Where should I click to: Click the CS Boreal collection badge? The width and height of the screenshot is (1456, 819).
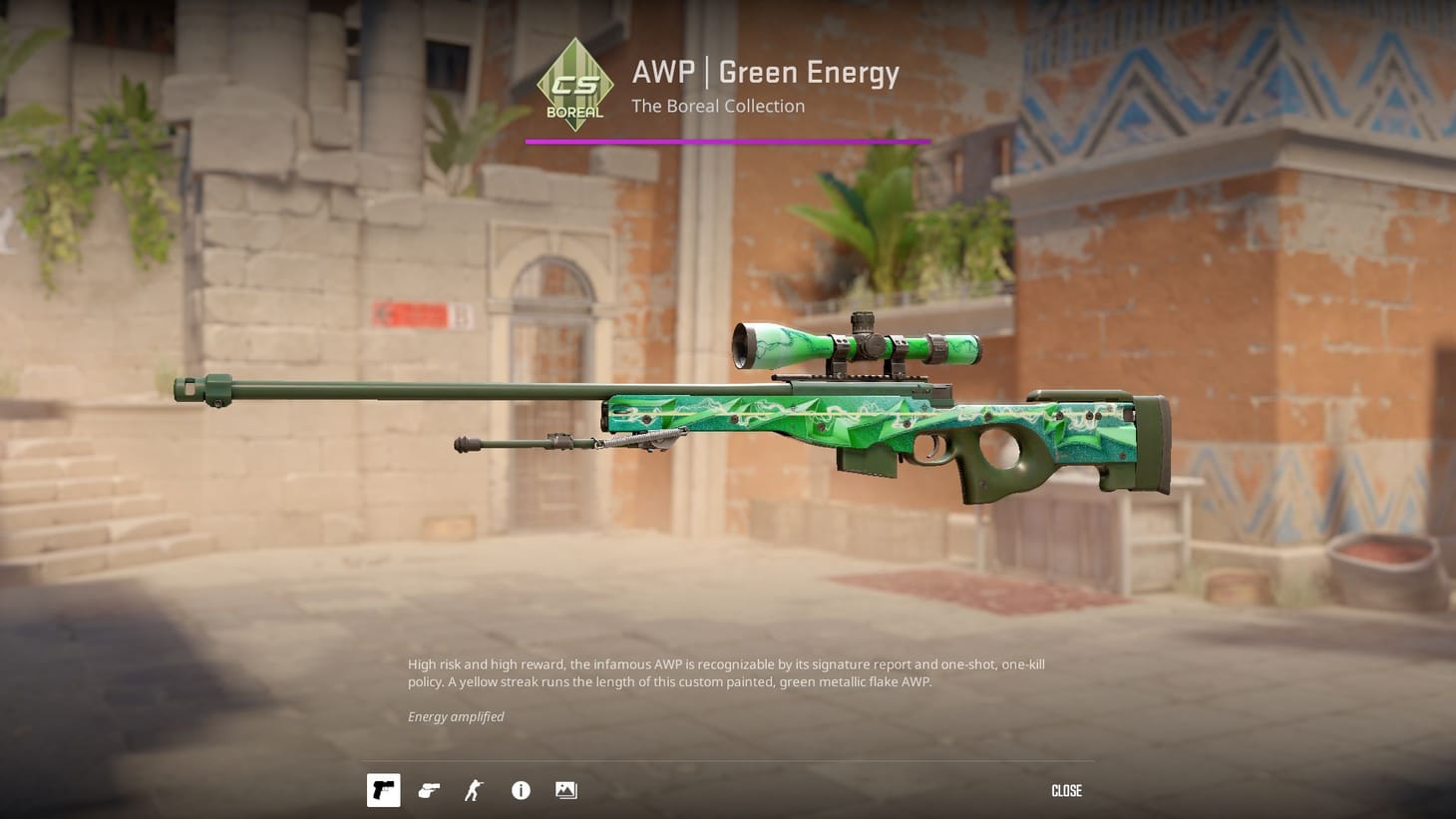tap(573, 85)
